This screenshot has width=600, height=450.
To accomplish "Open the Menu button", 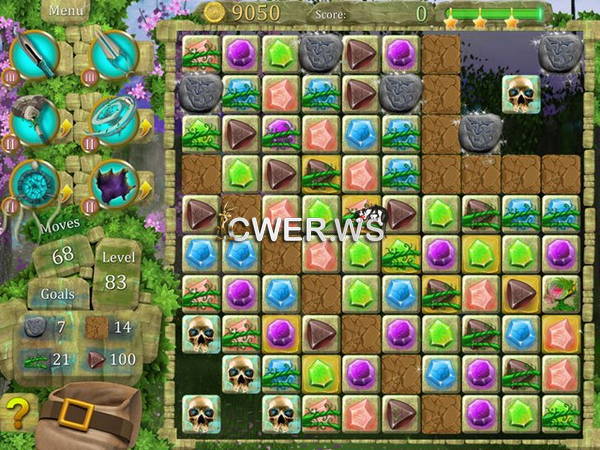I will pyautogui.click(x=66, y=11).
